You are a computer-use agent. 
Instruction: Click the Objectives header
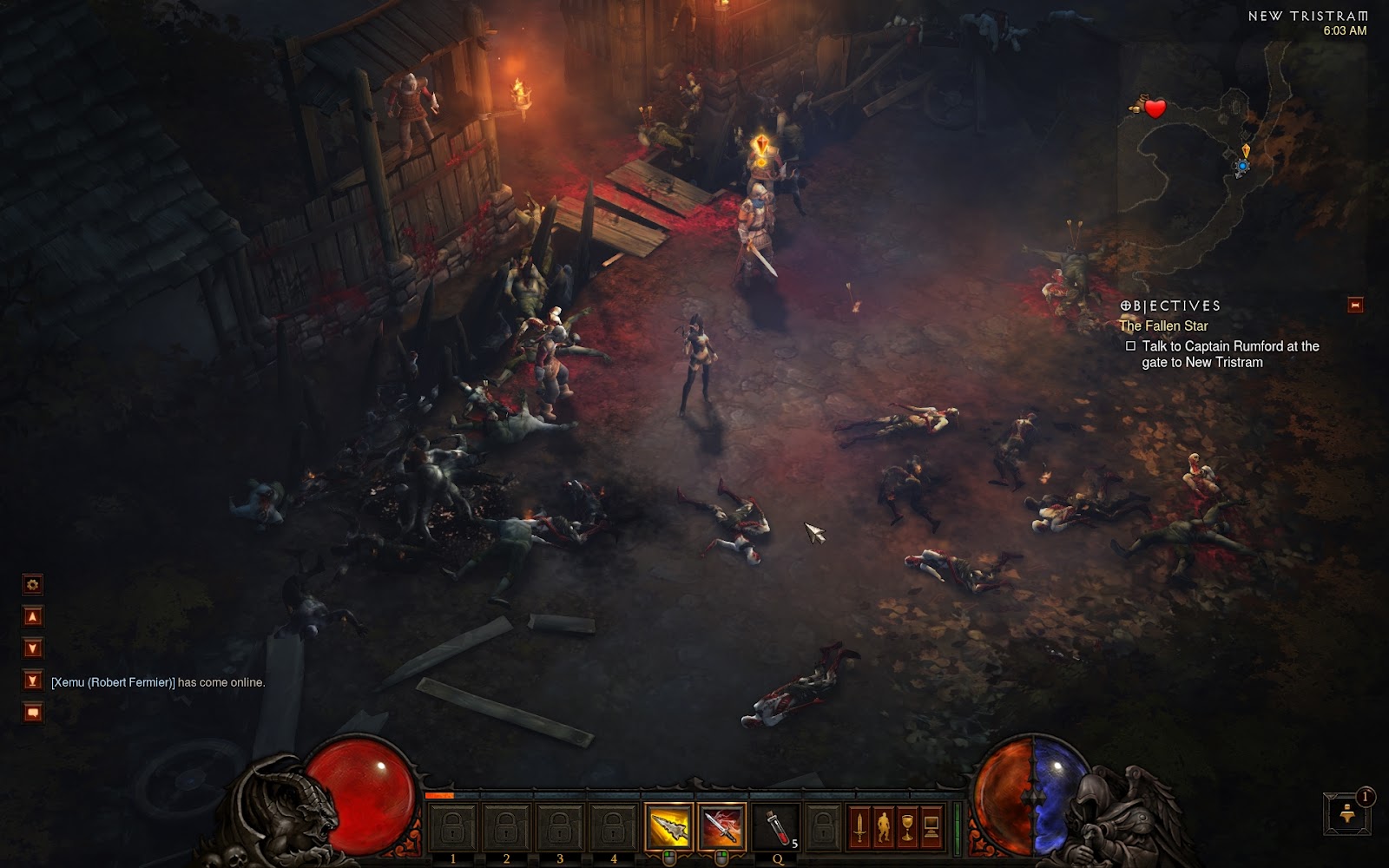[x=1170, y=306]
